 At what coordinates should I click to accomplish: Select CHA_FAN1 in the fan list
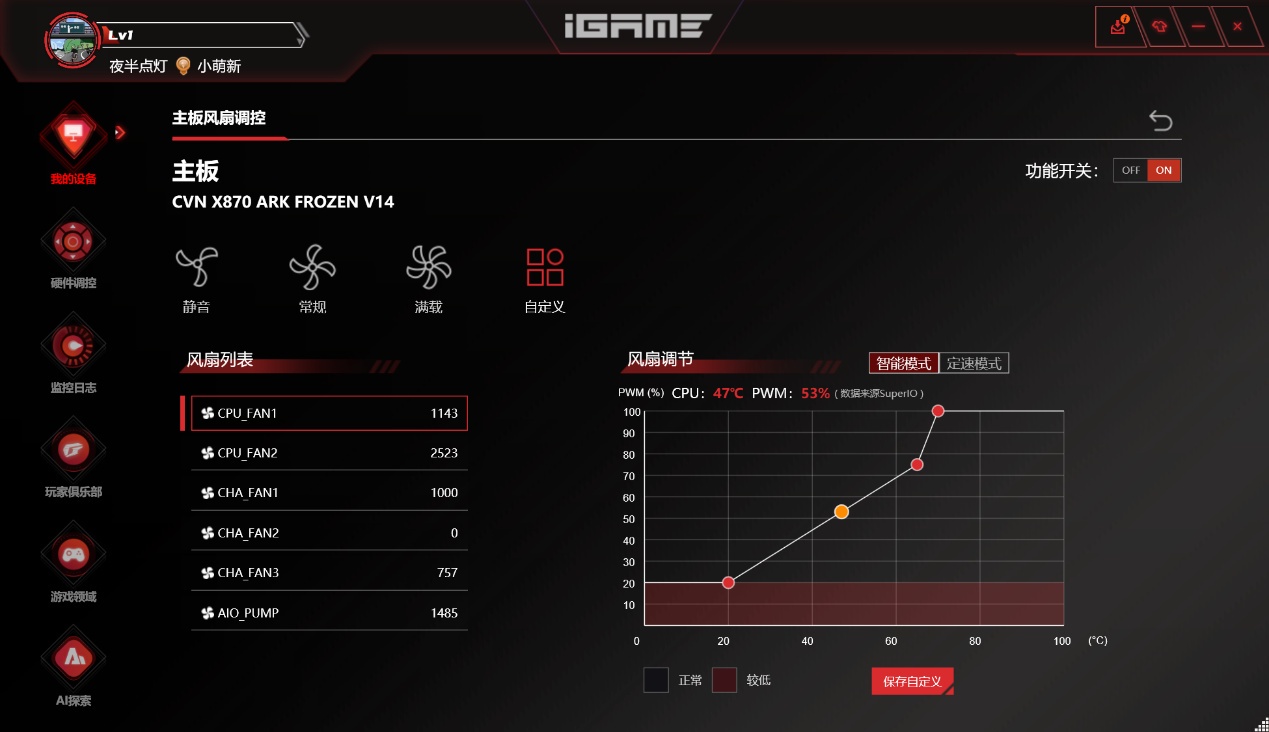[x=329, y=493]
